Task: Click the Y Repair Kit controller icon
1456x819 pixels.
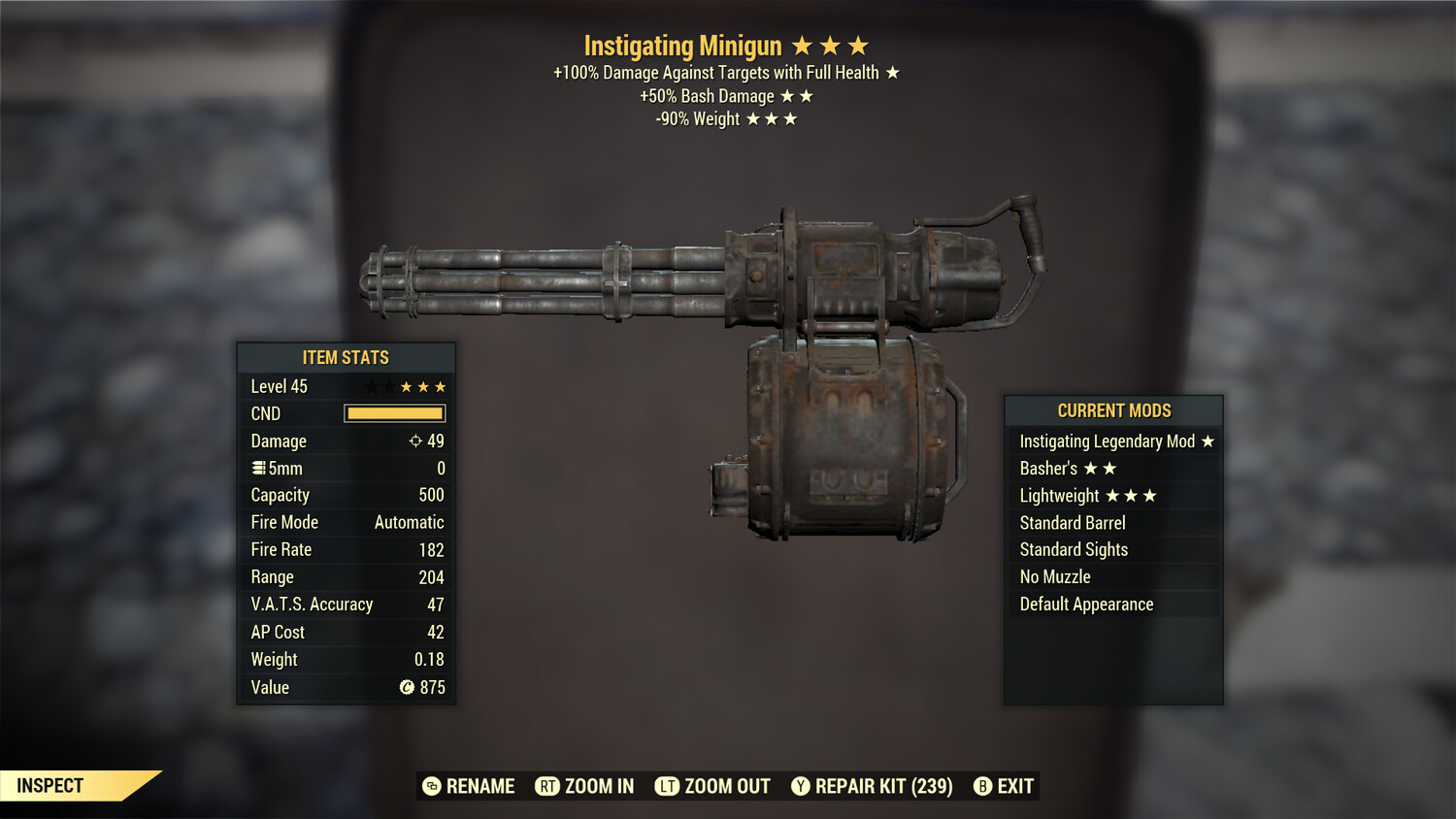Action: [802, 786]
